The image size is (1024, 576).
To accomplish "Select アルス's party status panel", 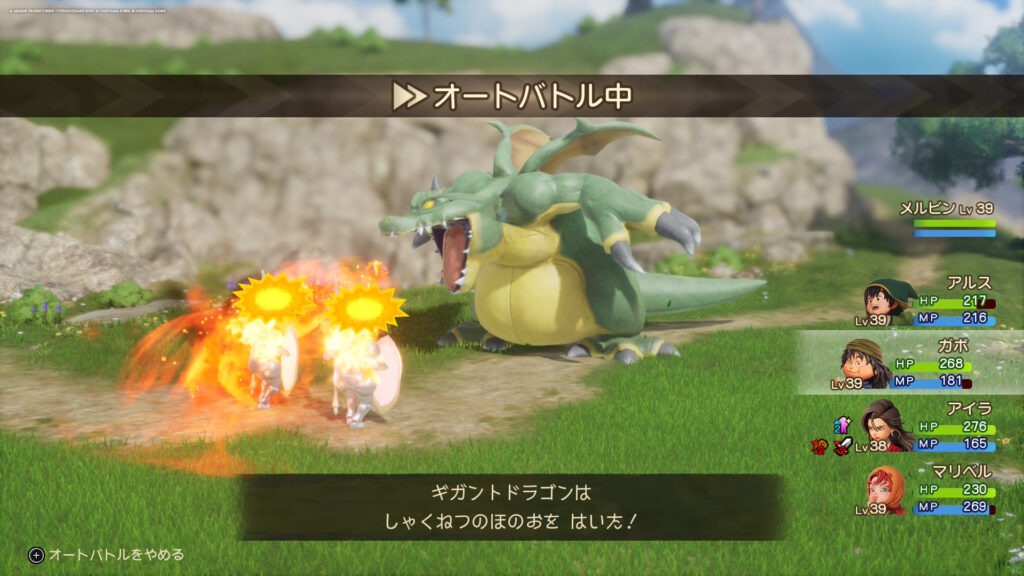I will tap(930, 303).
